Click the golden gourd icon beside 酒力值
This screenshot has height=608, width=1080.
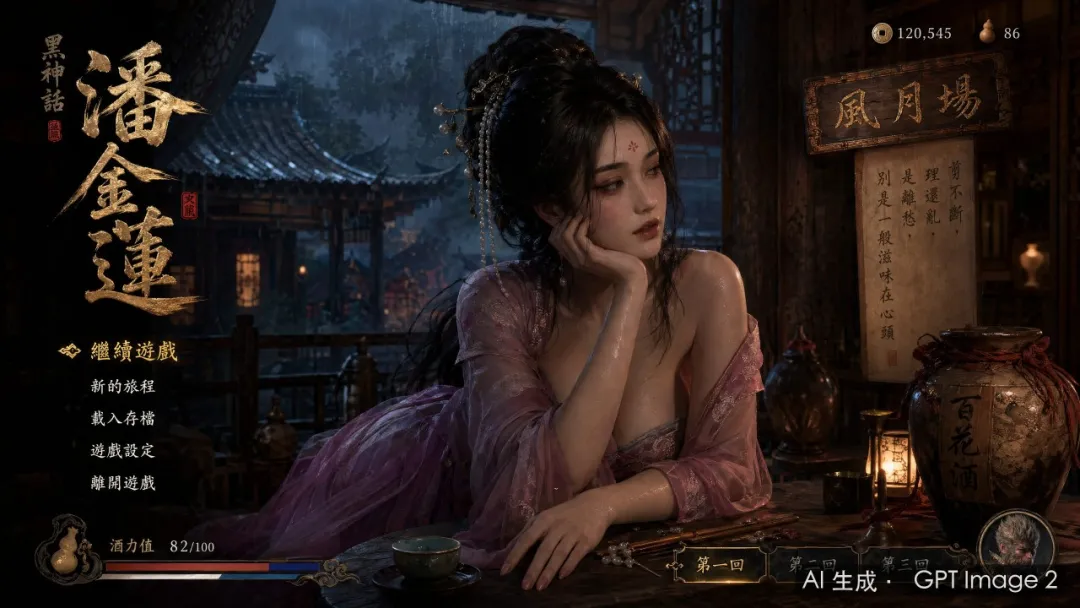tap(66, 550)
